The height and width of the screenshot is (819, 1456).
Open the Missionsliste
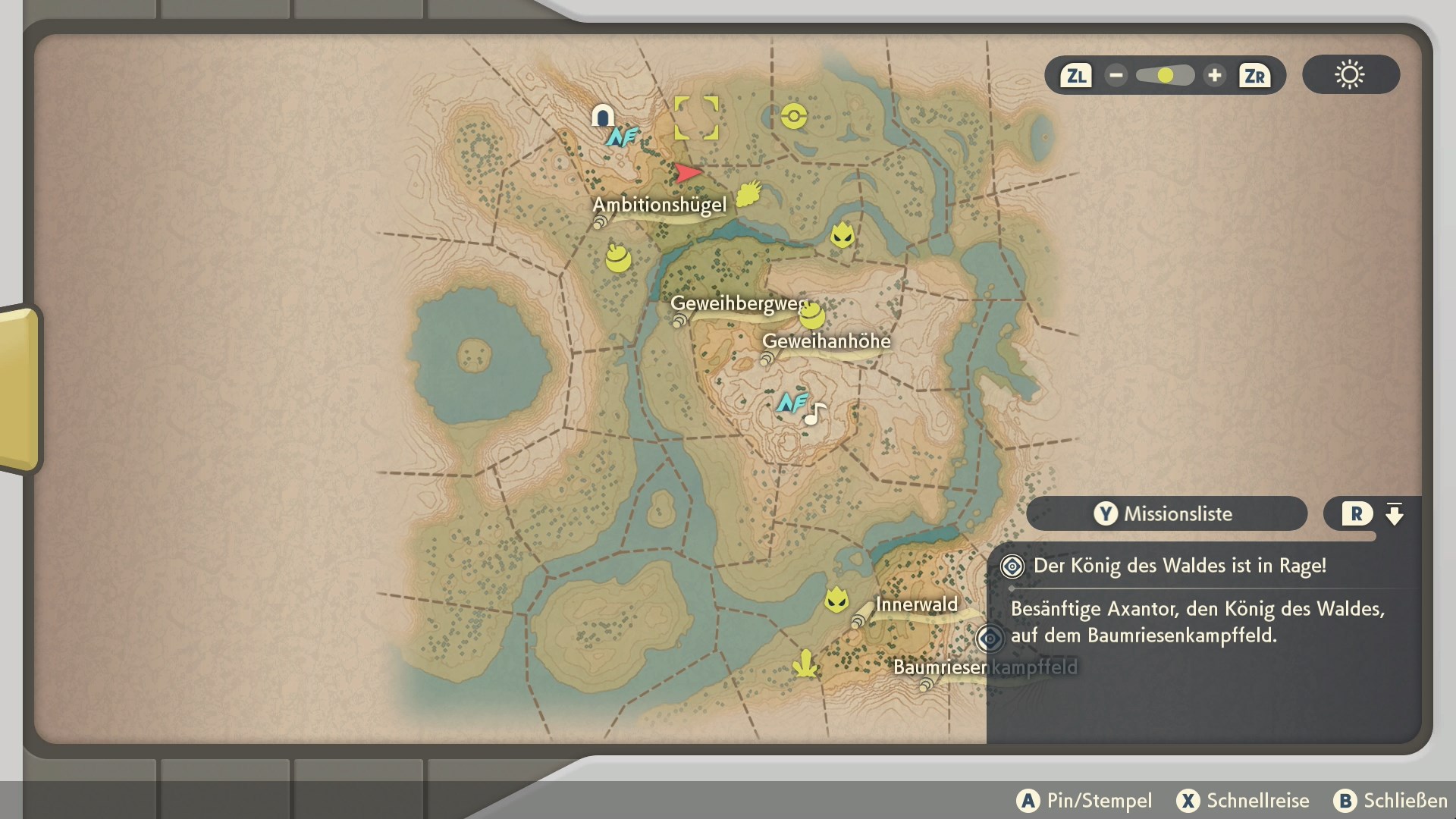(1166, 513)
